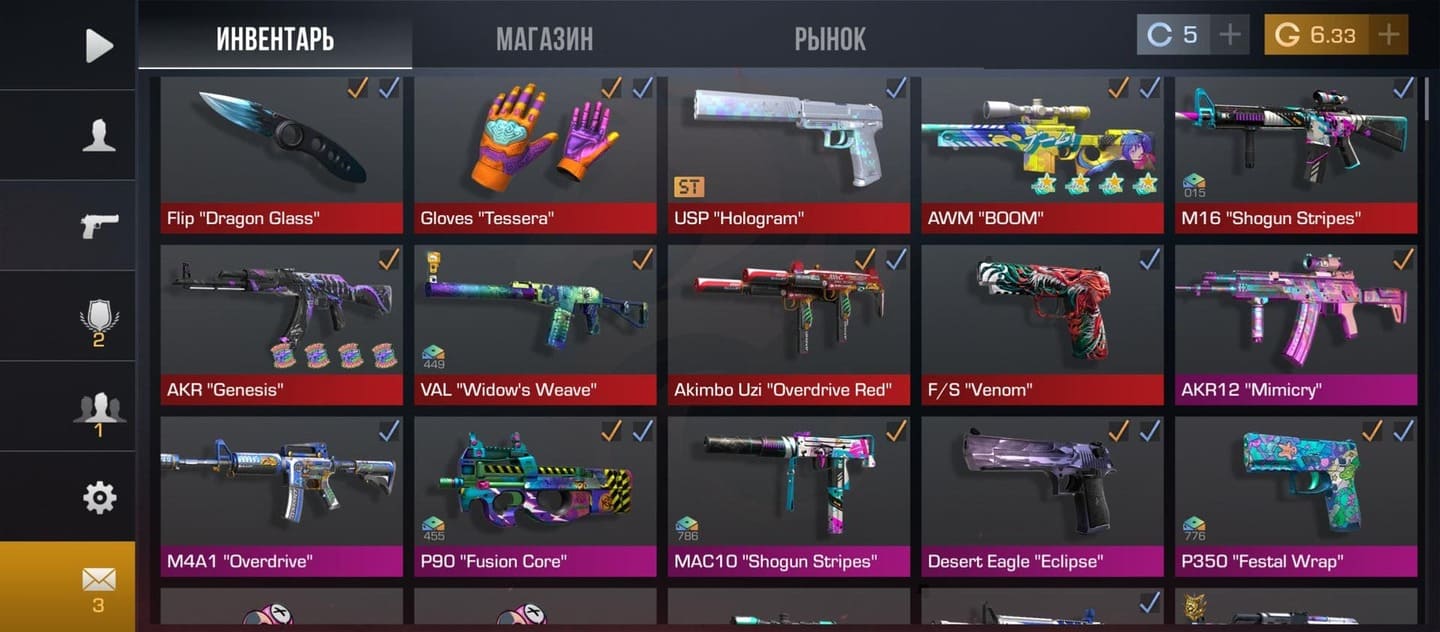Open the pistol weapons section icon
This screenshot has height=632, width=1440.
pos(98,225)
